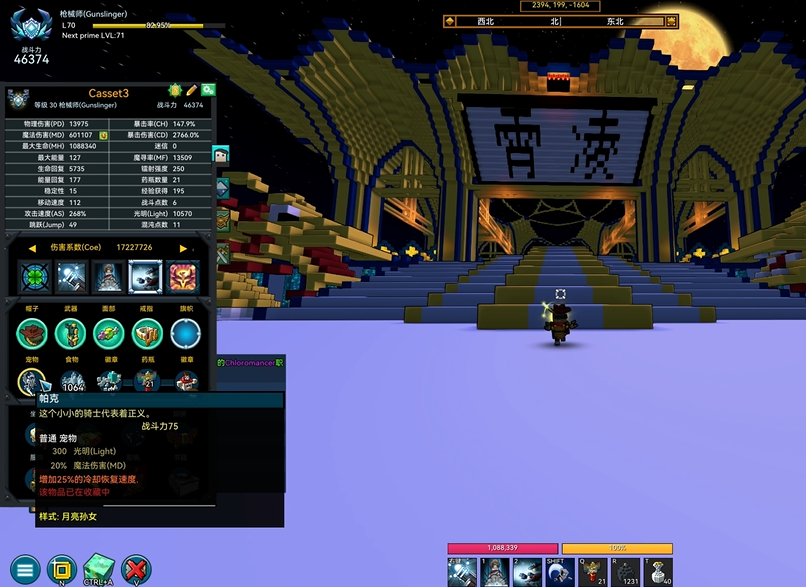Select the four-leaf clover ability icon

pyautogui.click(x=34, y=275)
